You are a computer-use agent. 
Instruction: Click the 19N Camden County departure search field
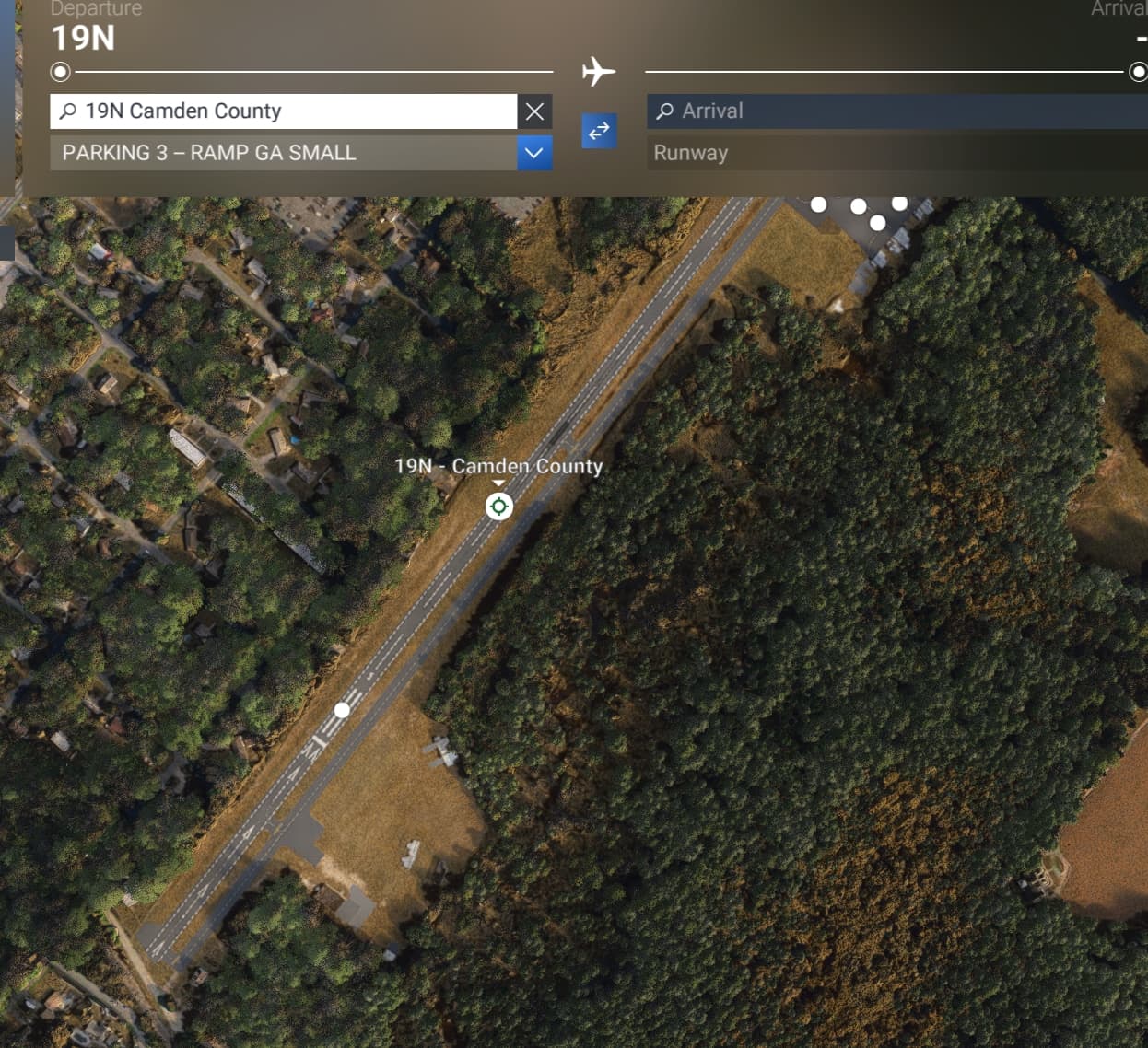(286, 111)
